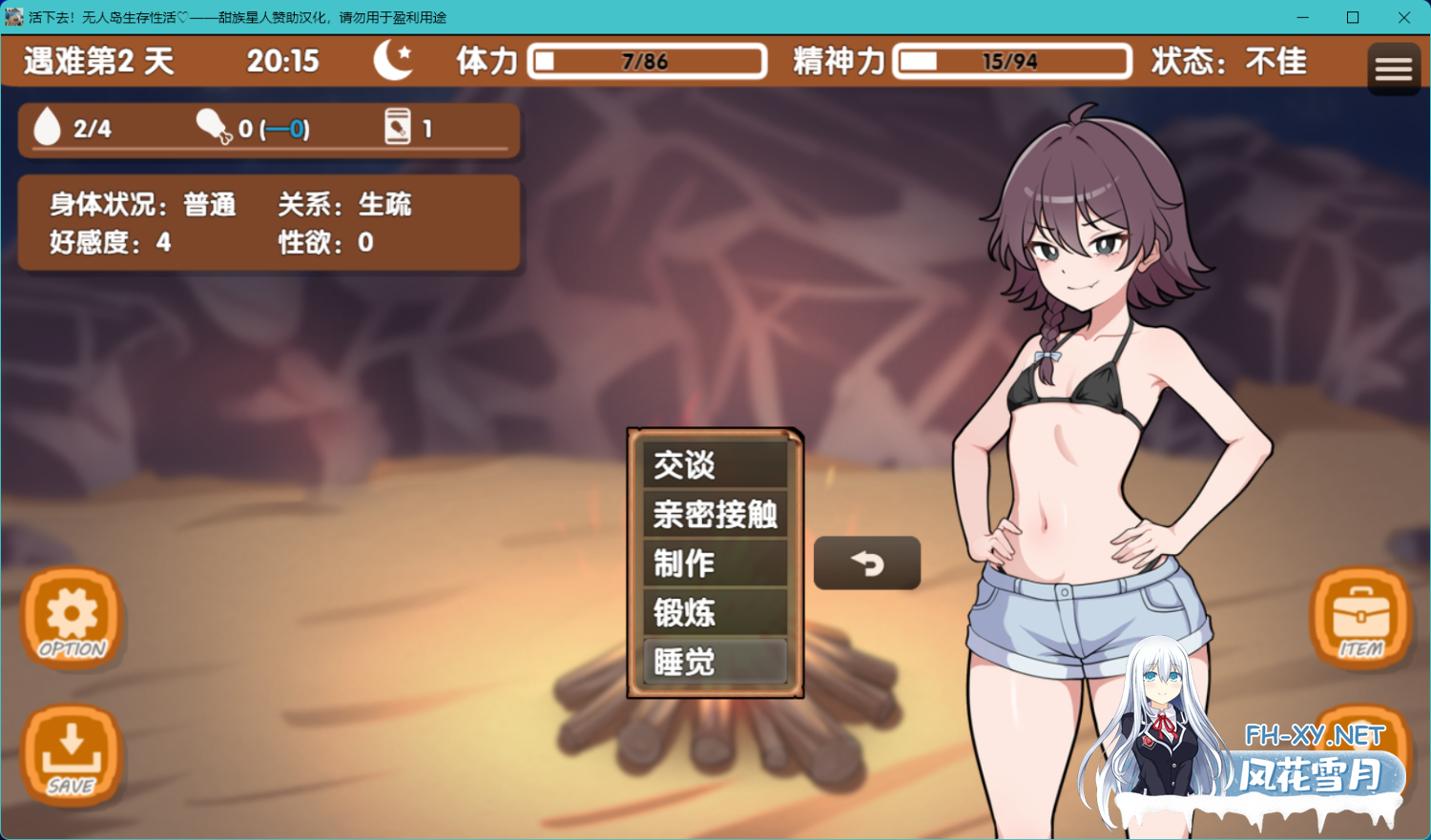Select 交谈 from the action menu
1431x840 pixels.
tap(715, 465)
